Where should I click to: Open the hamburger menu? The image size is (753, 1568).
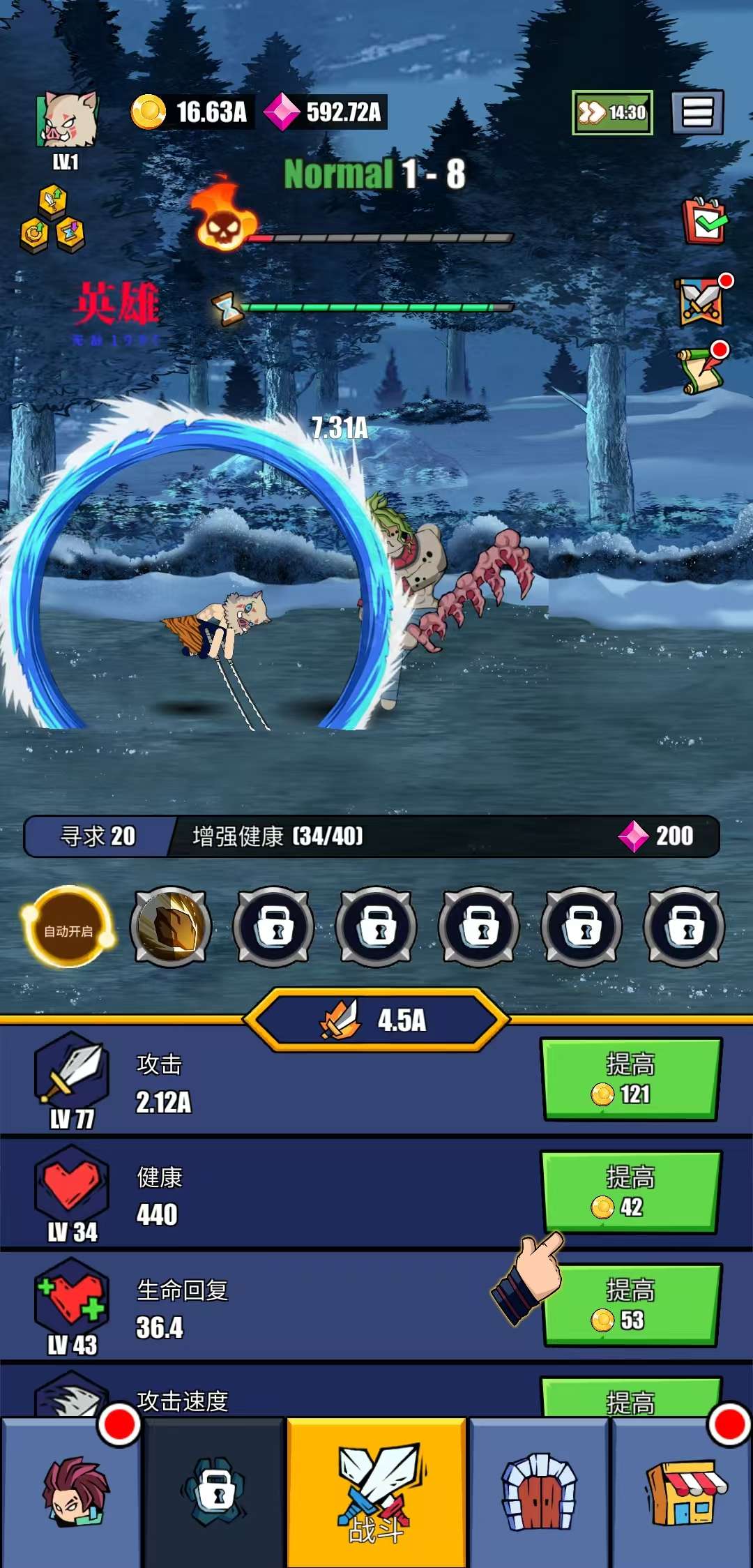point(697,112)
